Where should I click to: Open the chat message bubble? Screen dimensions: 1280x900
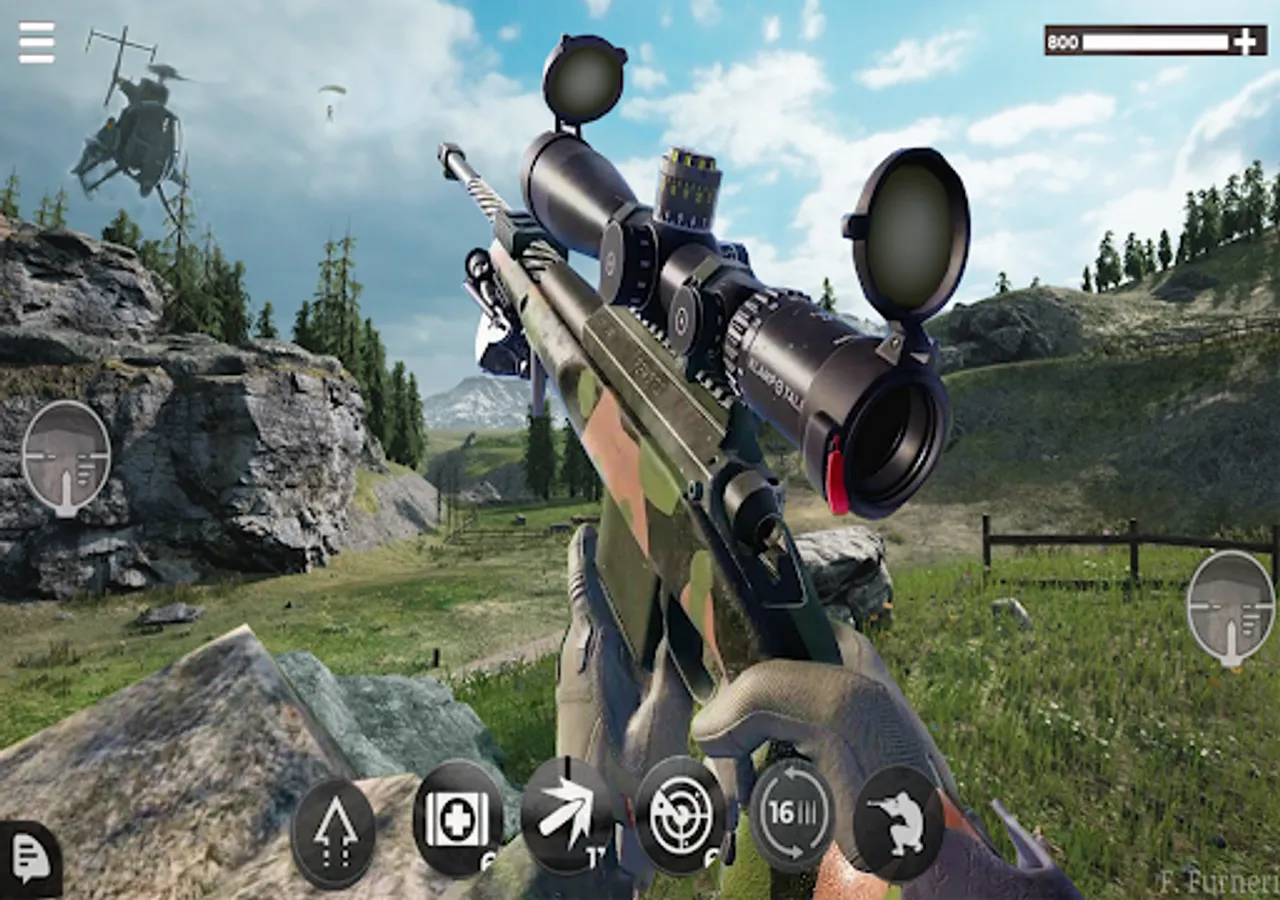(x=28, y=859)
